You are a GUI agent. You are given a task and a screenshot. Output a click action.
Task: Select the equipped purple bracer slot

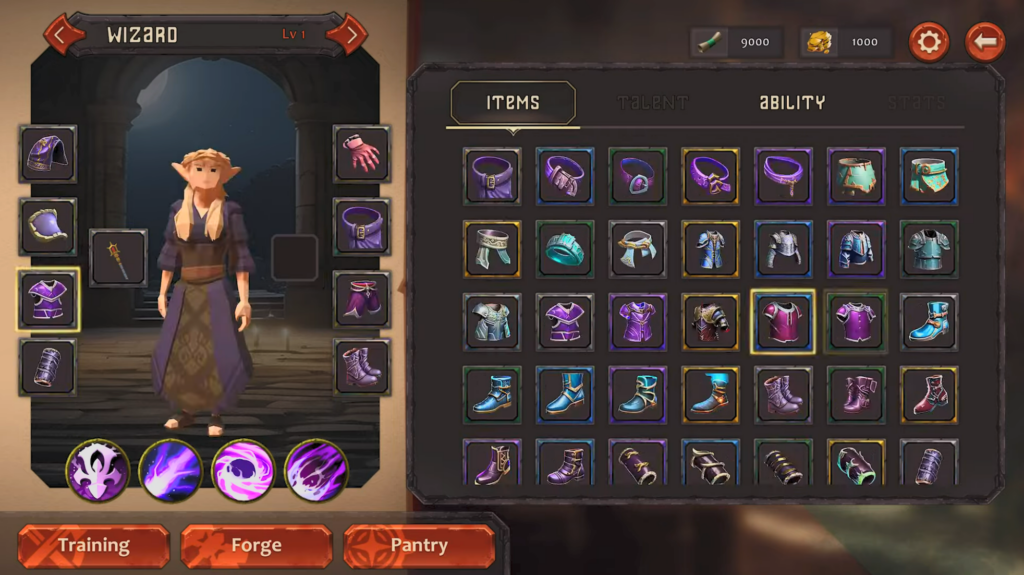(x=48, y=367)
